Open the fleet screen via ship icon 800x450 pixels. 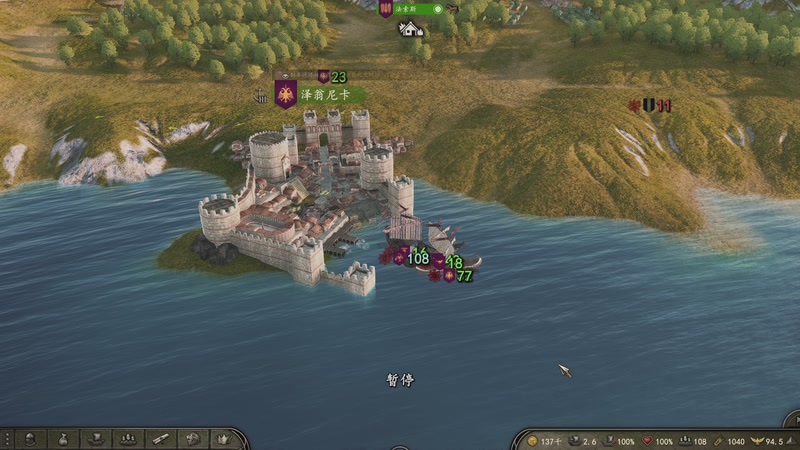96,439
